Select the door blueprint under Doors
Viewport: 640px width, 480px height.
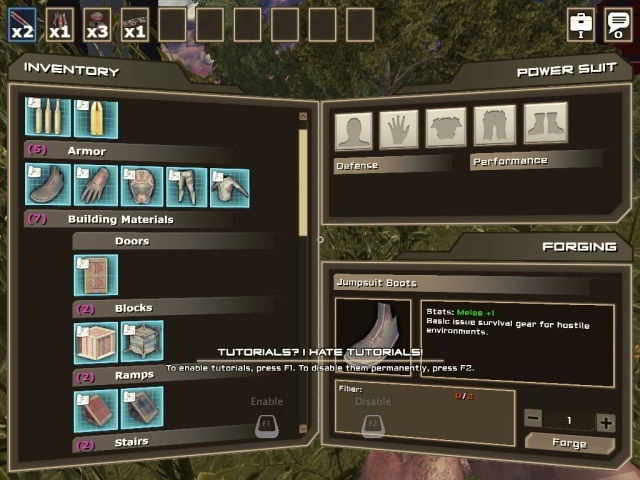click(x=95, y=275)
